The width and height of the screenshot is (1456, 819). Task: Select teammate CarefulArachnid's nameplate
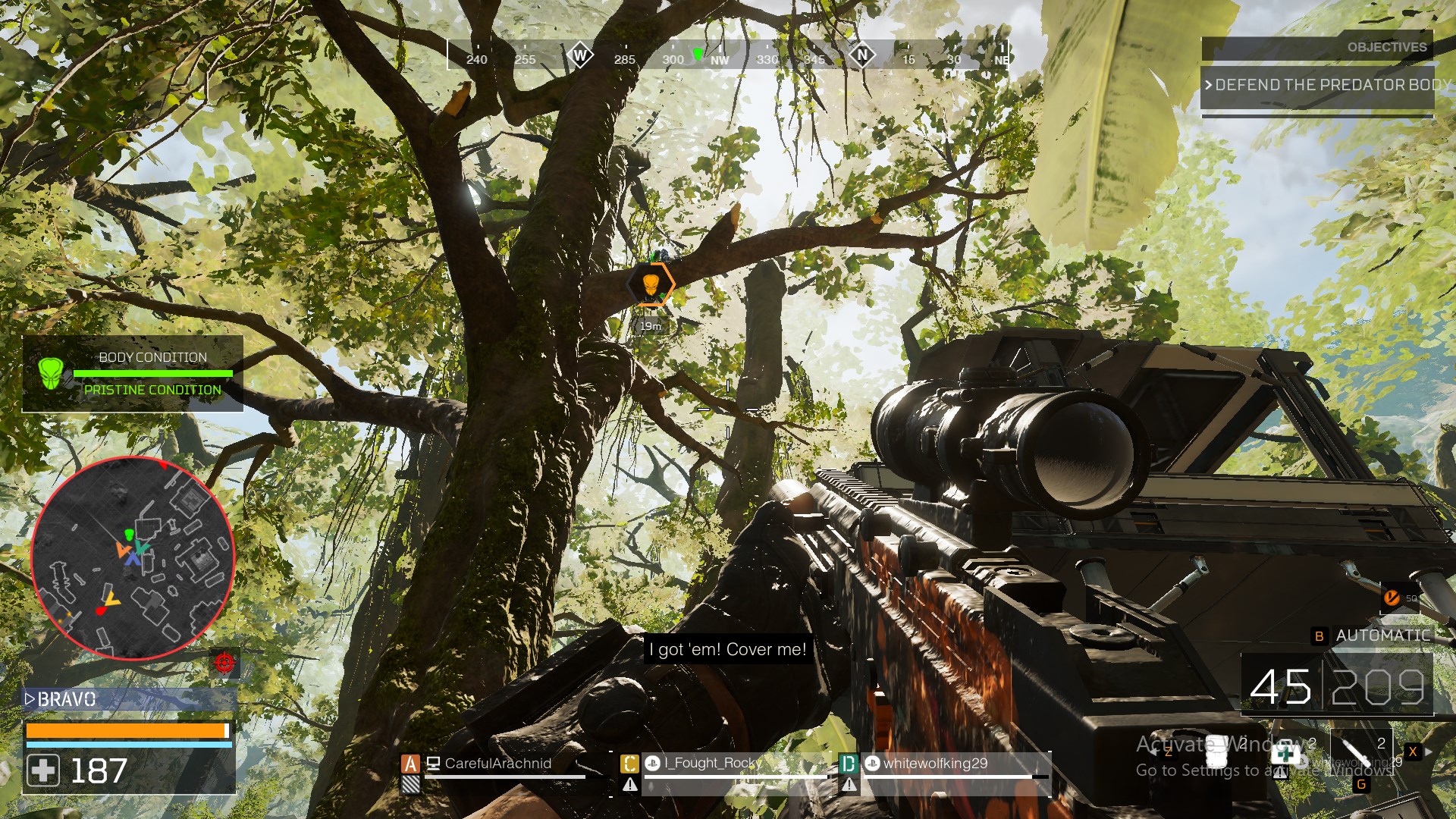(x=497, y=764)
